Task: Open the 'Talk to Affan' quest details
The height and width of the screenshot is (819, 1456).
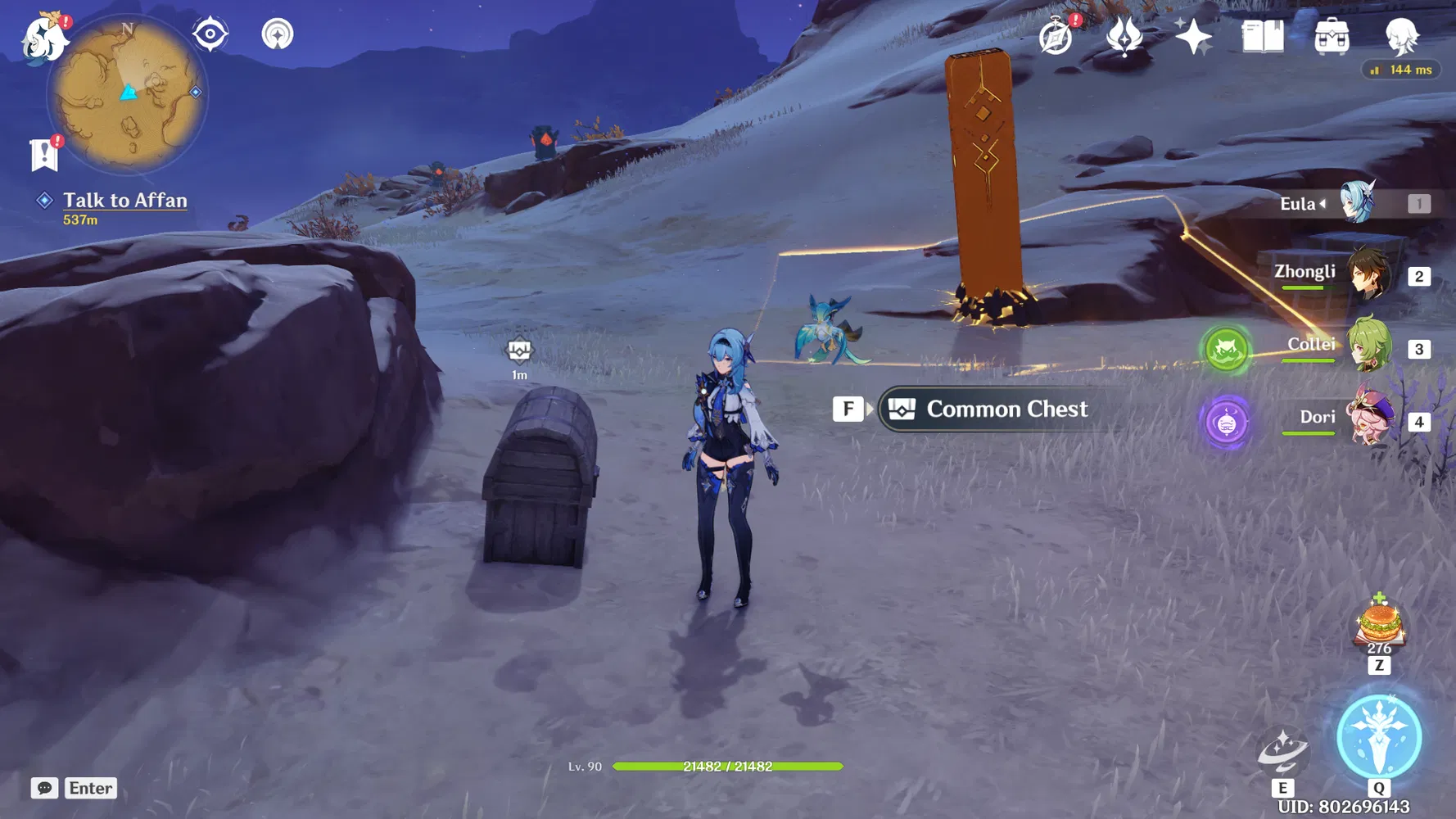Action: click(x=124, y=201)
